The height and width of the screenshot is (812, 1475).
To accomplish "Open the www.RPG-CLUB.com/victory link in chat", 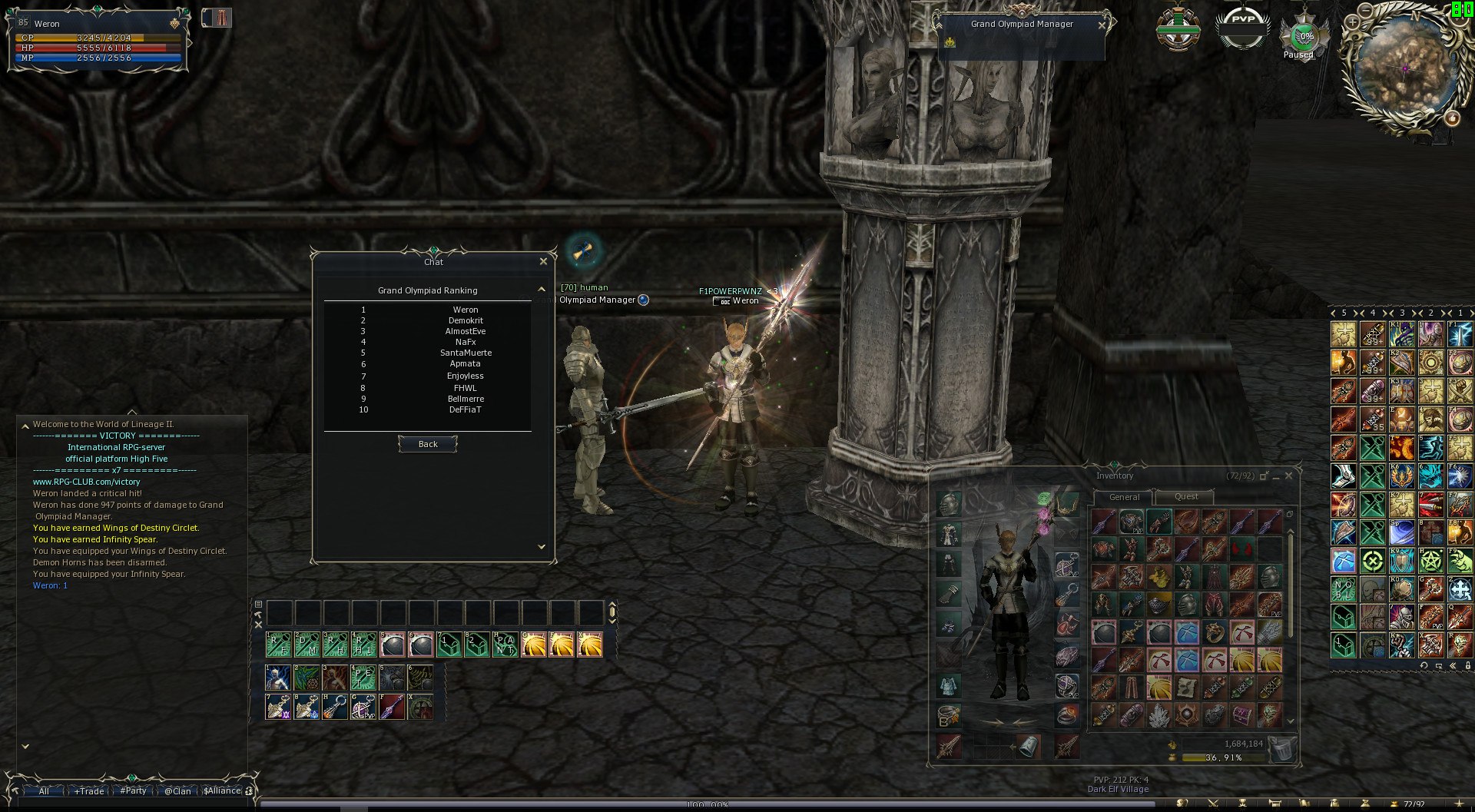I will click(86, 482).
